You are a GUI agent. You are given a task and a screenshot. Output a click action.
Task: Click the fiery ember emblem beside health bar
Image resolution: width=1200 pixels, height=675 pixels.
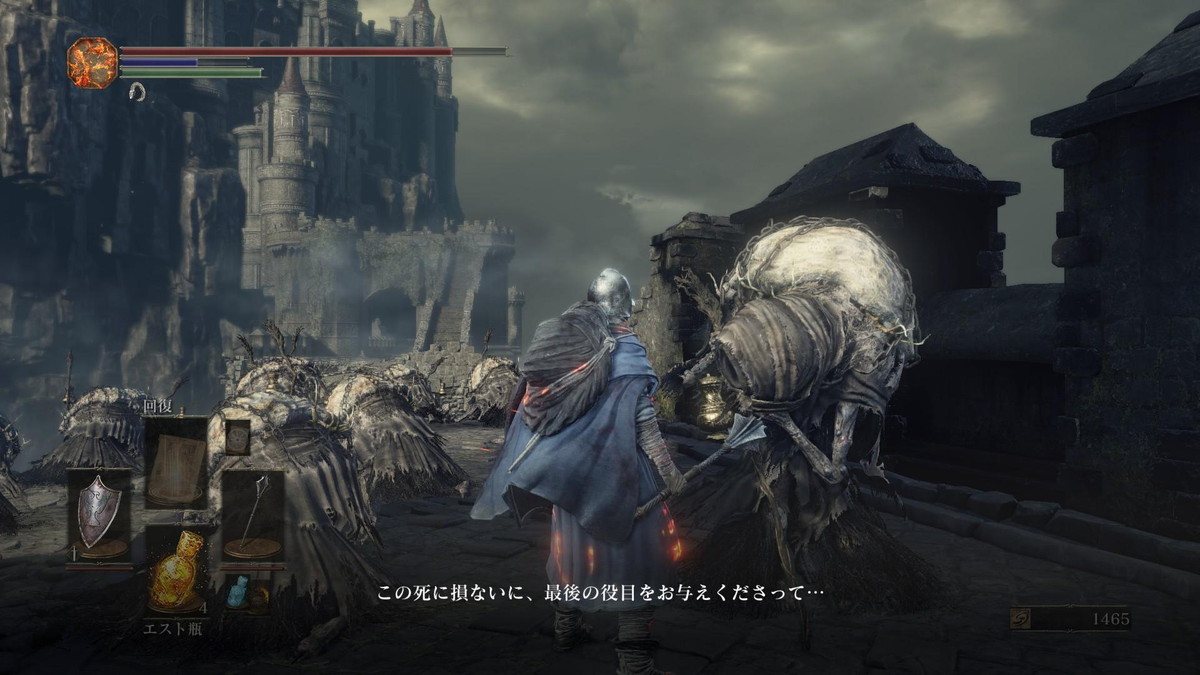(x=92, y=62)
